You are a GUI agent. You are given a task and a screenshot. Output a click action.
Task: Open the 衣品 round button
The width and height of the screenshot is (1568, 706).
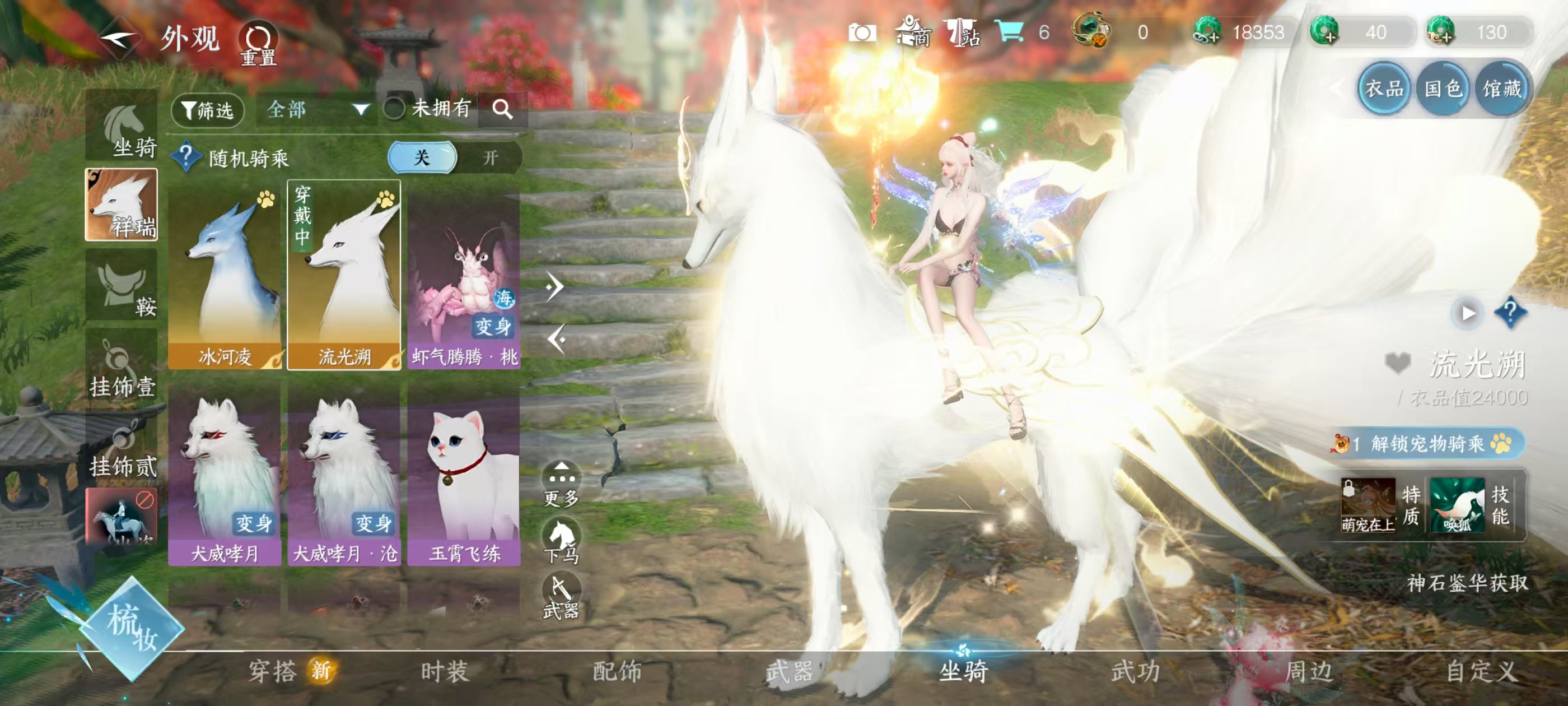[1384, 90]
